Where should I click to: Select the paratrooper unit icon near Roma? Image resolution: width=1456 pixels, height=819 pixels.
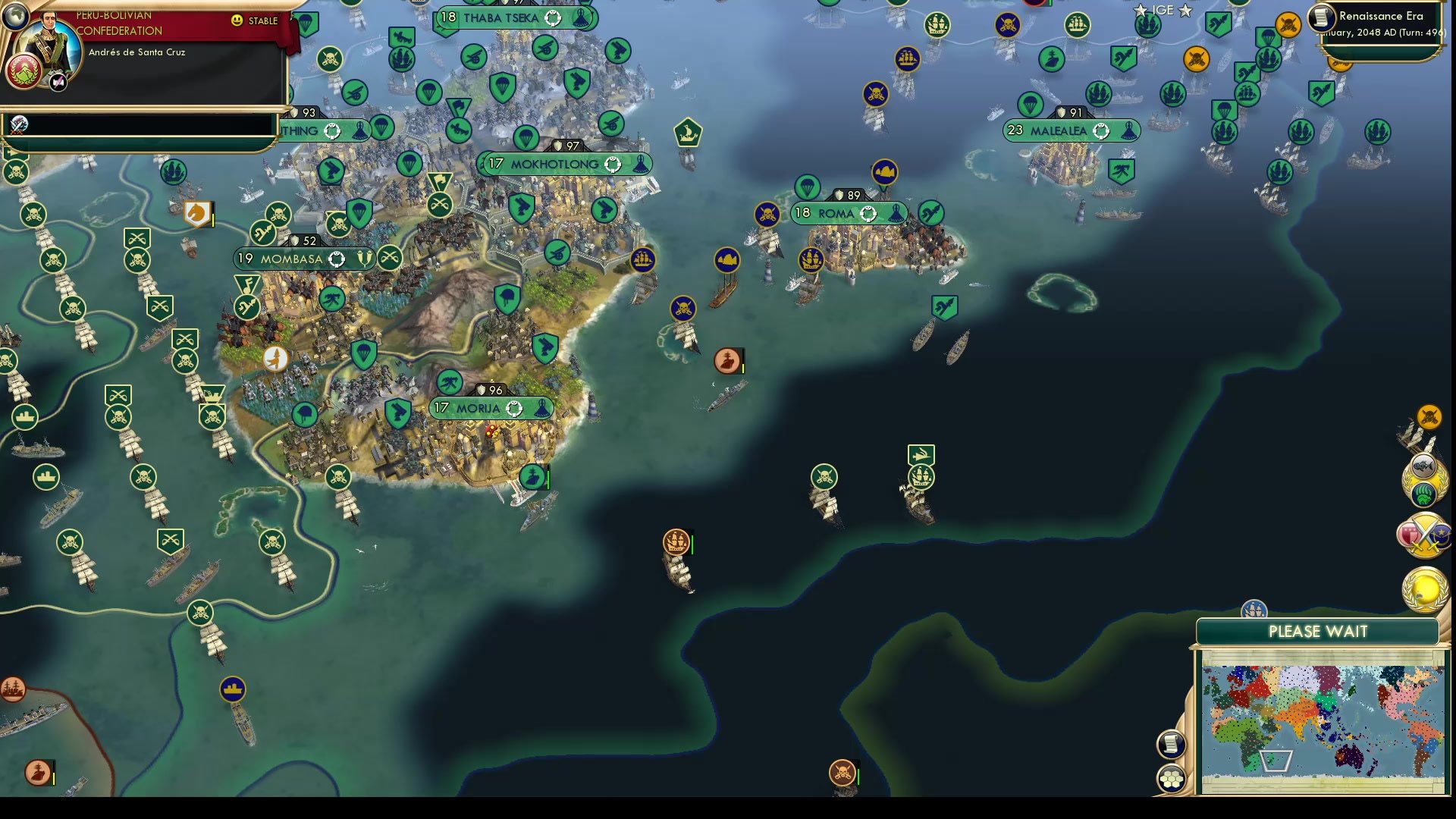tap(808, 185)
